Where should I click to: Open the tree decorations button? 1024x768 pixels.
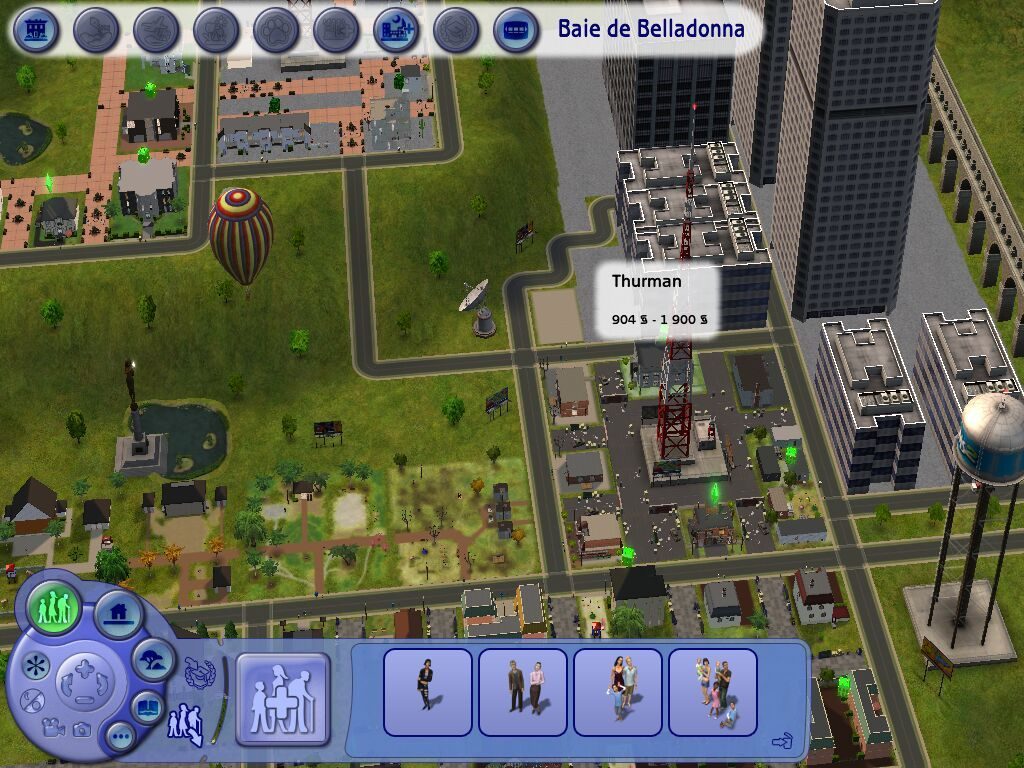point(153,660)
